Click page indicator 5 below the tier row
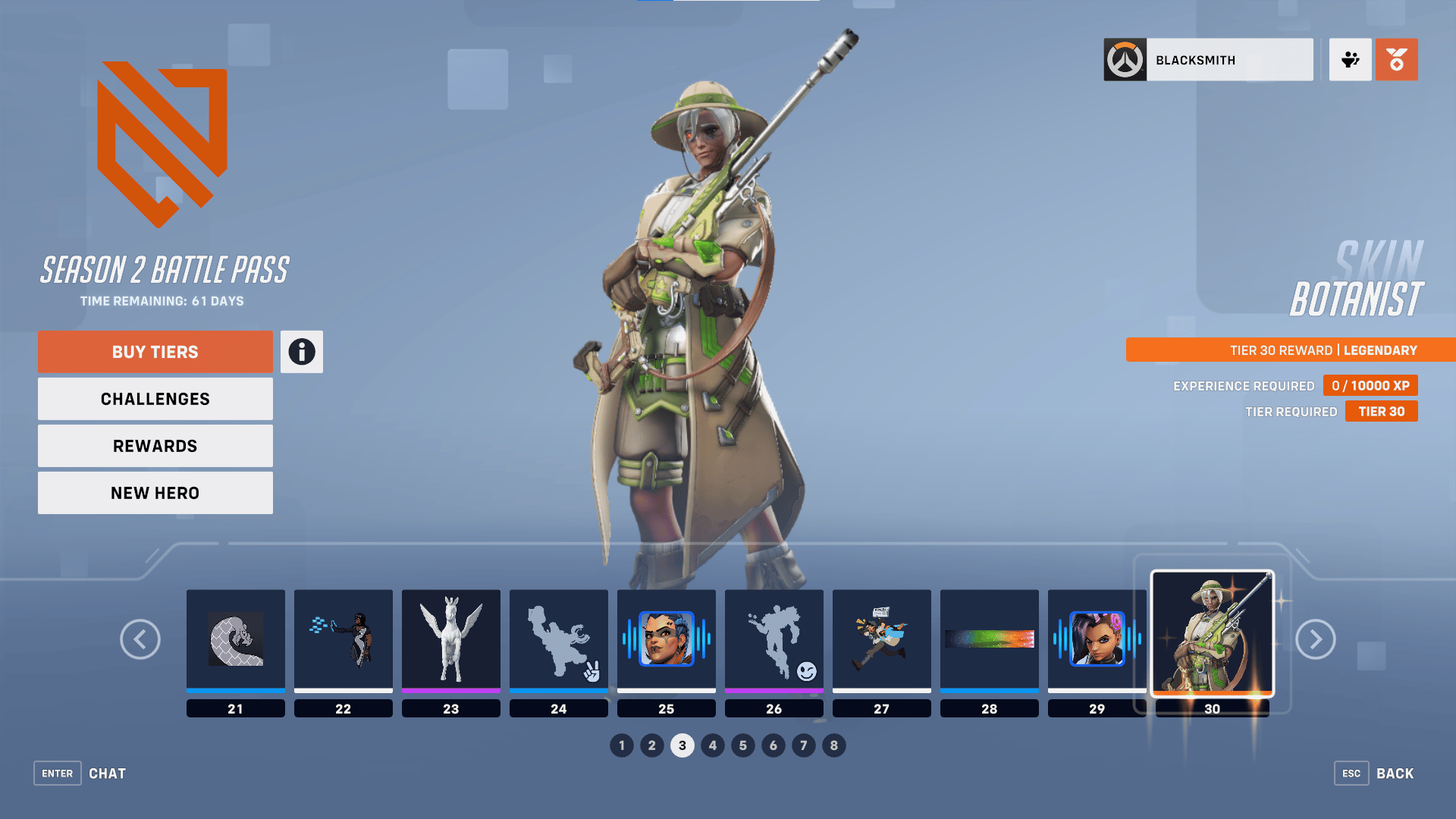Viewport: 1456px width, 819px height. pos(743,745)
